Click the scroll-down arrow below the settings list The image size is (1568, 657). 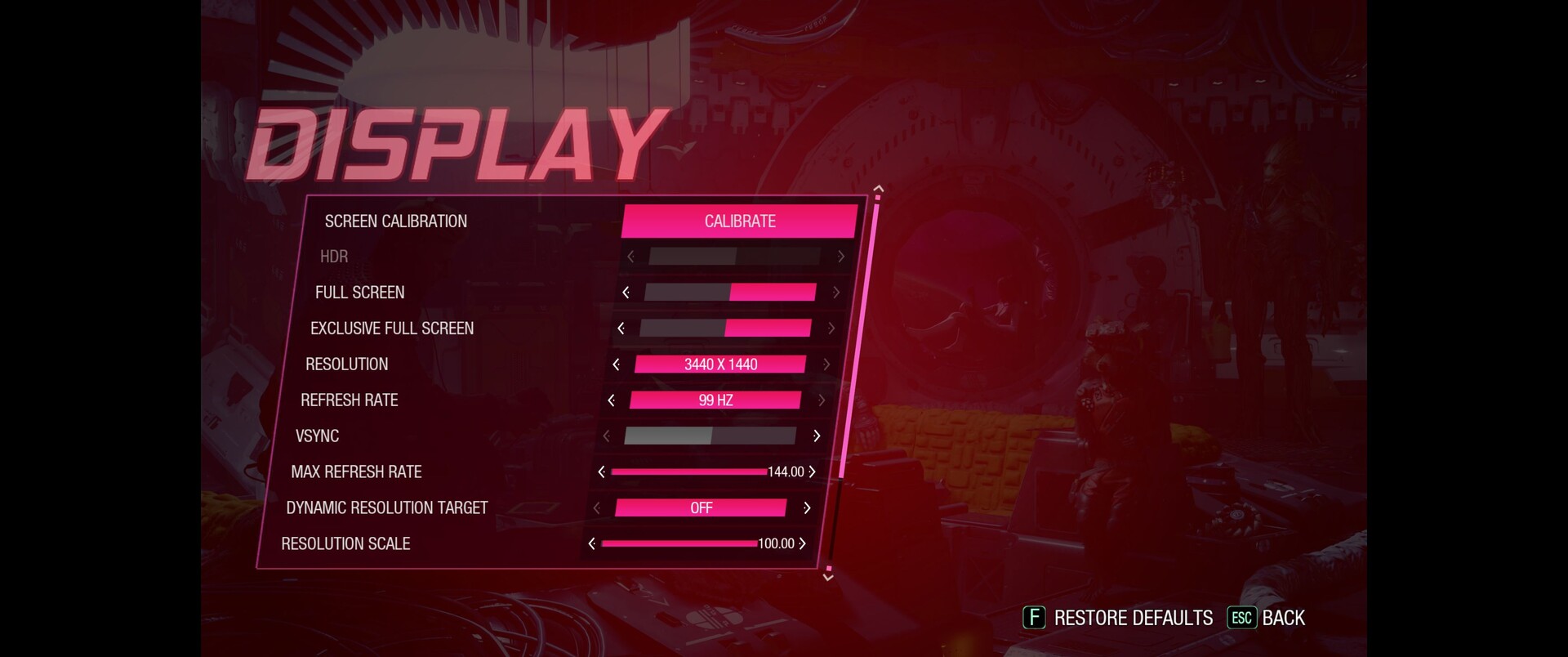[828, 577]
